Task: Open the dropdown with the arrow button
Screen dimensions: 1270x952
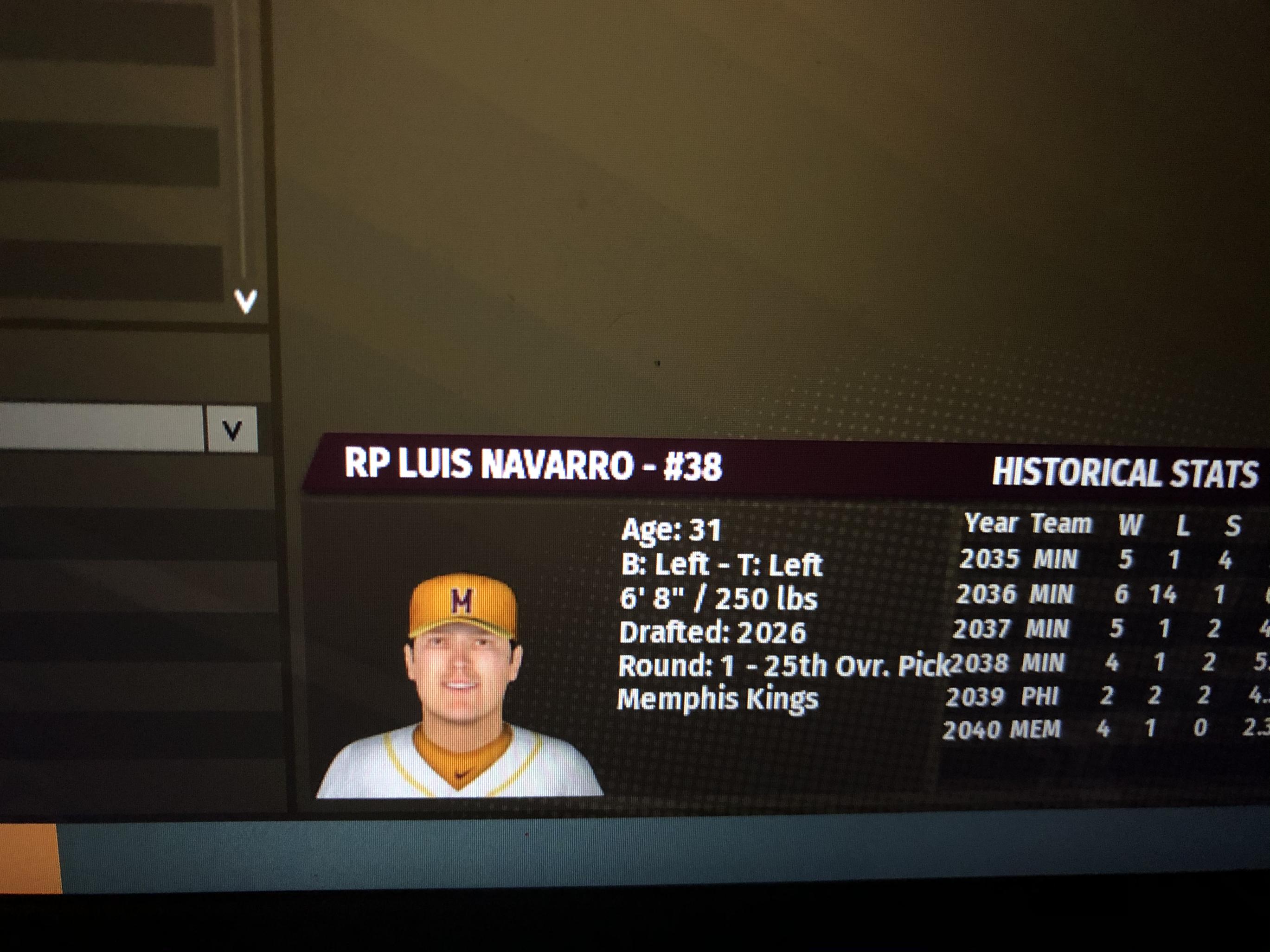Action: (231, 430)
